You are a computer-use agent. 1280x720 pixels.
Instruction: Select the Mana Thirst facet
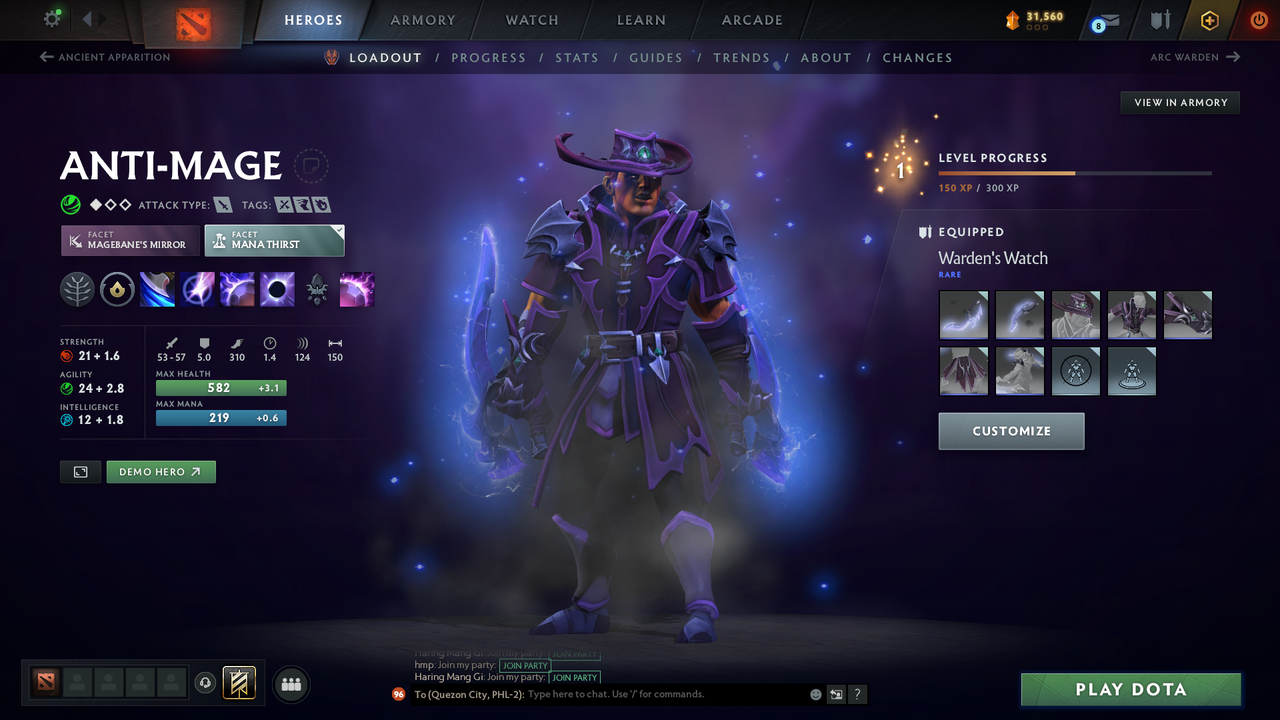[274, 240]
